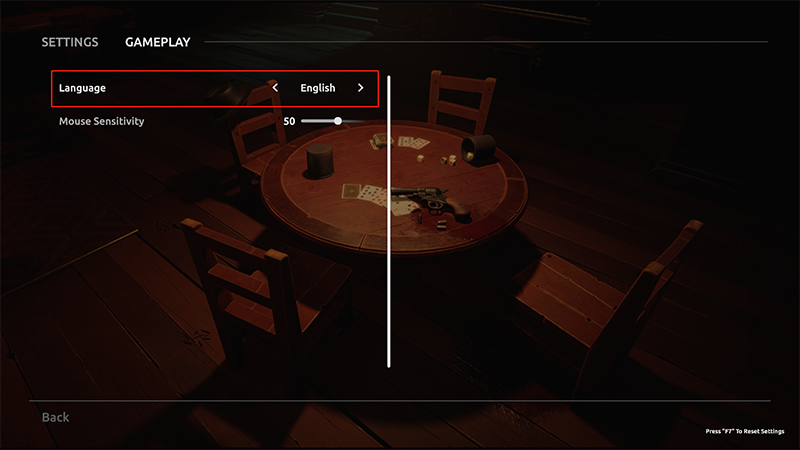Switch to the previous language option
This screenshot has height=450, width=800.
pos(276,88)
